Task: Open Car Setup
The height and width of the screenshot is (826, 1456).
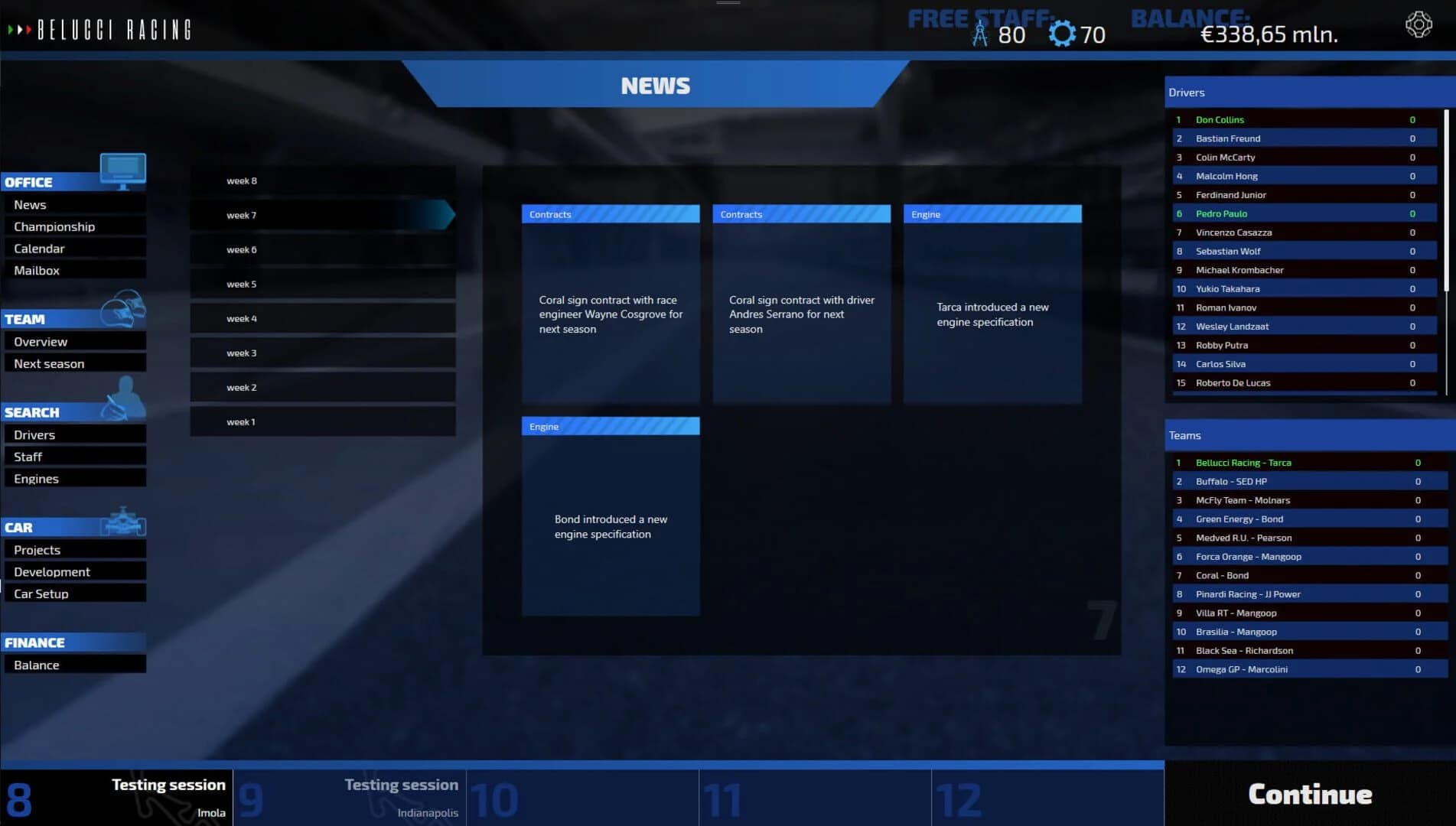Action: coord(41,593)
